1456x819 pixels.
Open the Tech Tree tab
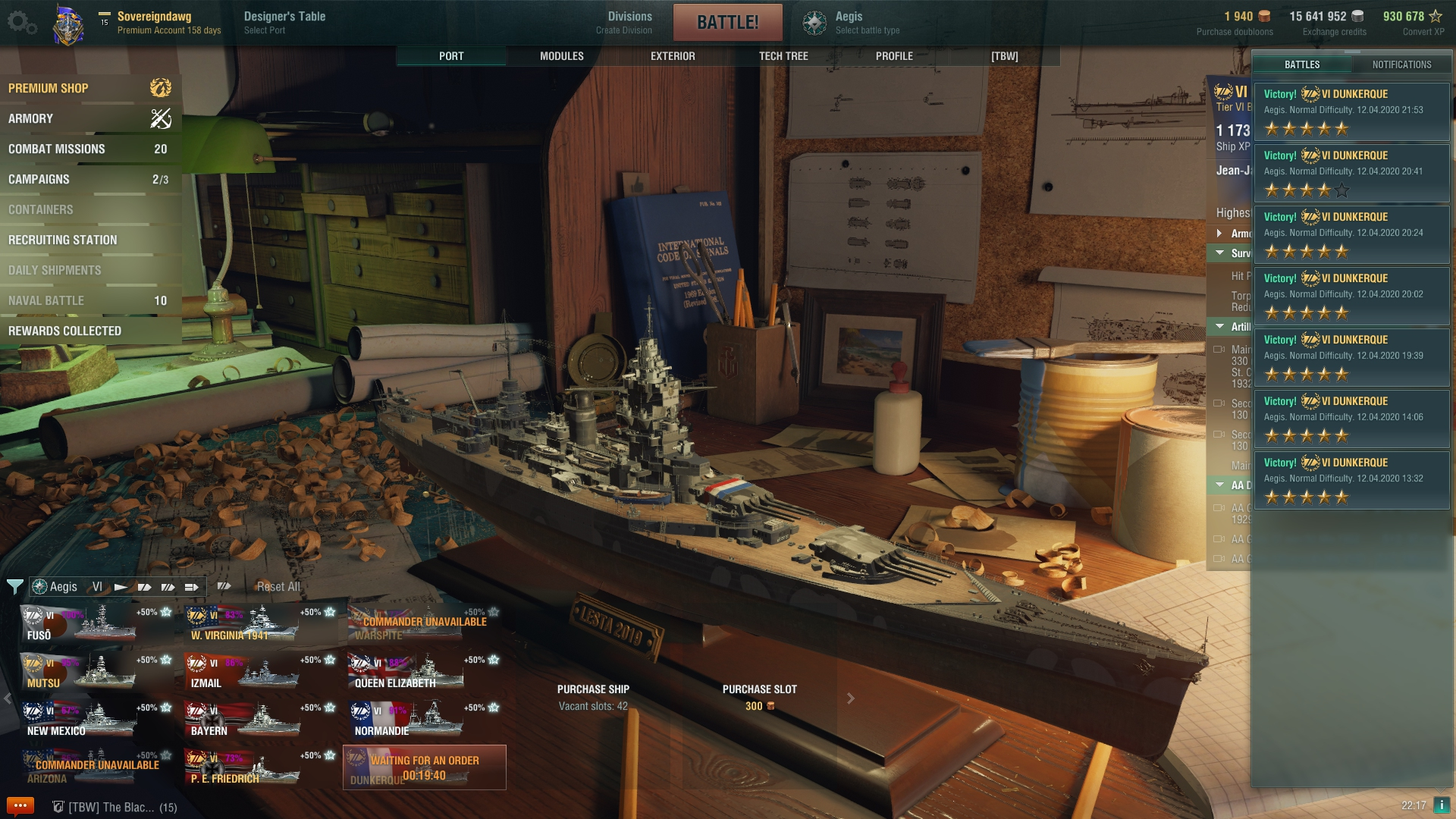783,56
